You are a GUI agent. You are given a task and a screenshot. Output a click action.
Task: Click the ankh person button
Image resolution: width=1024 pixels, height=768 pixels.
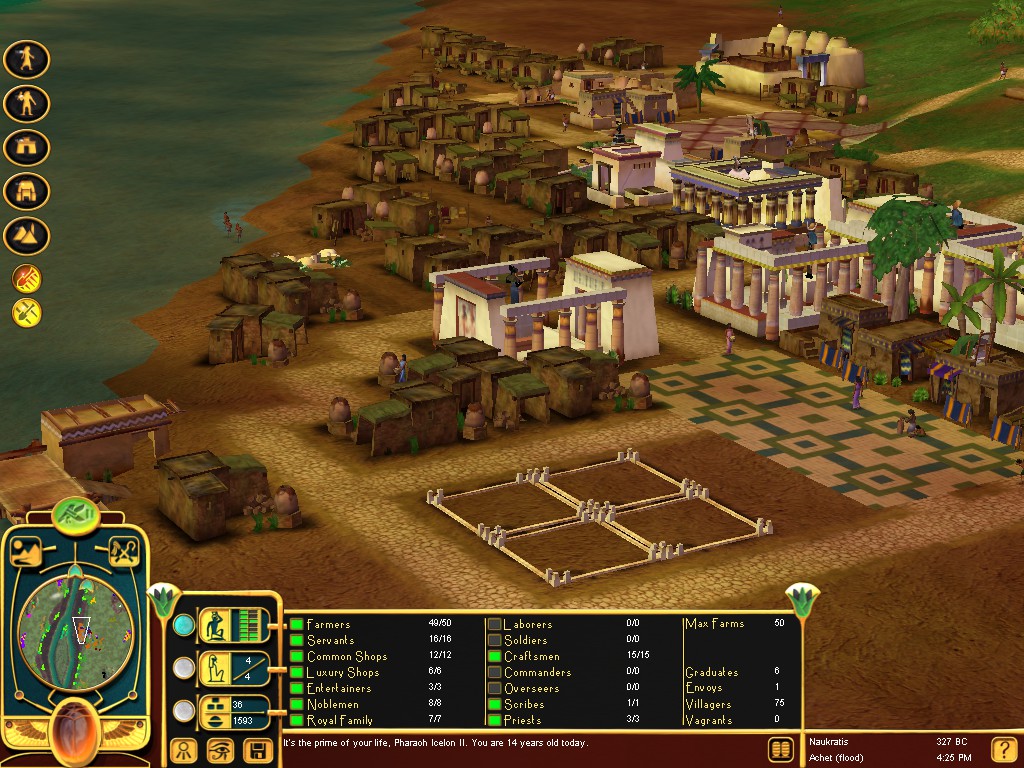pyautogui.click(x=183, y=750)
